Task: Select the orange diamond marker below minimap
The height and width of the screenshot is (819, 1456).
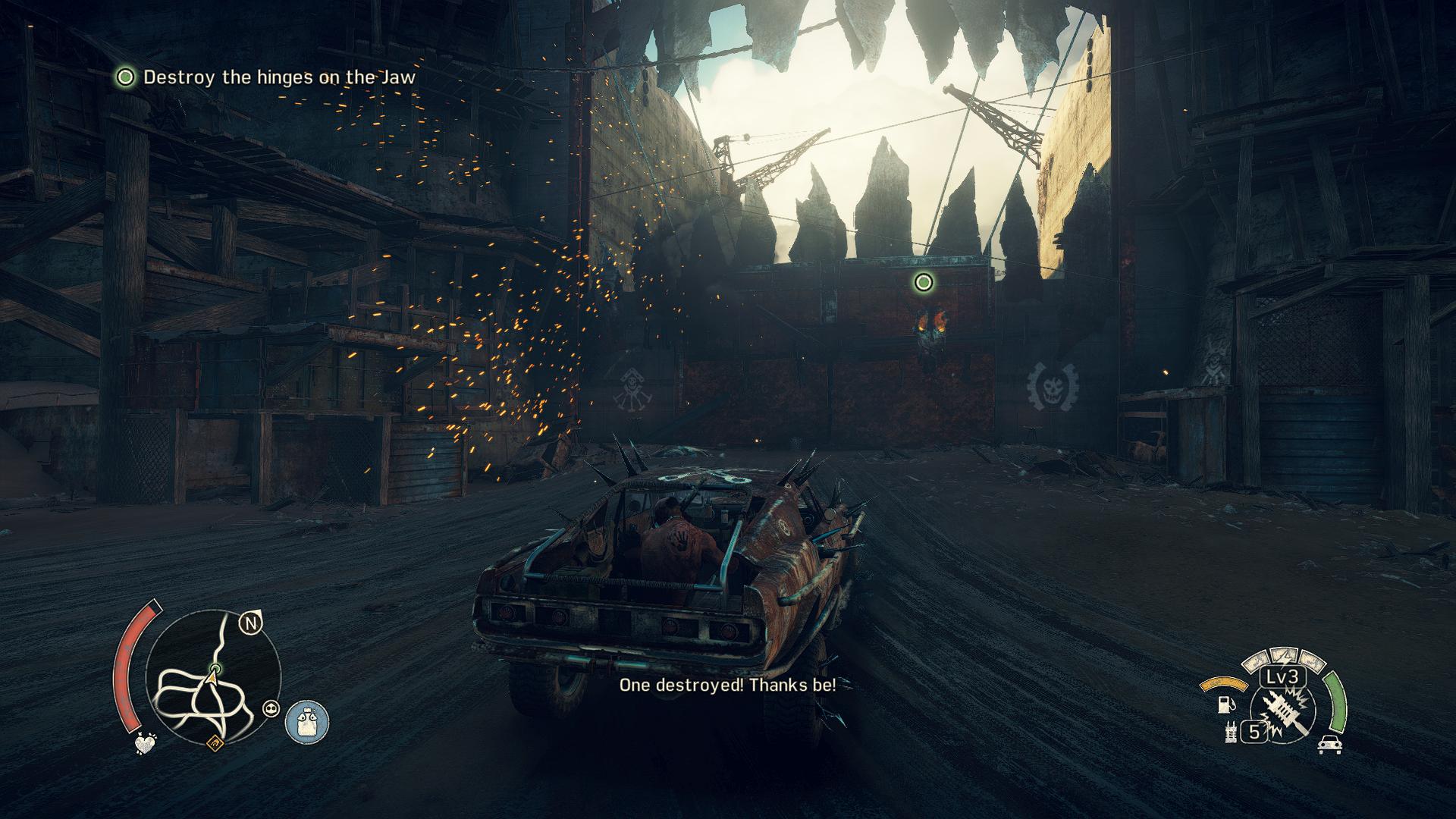Action: [x=215, y=743]
